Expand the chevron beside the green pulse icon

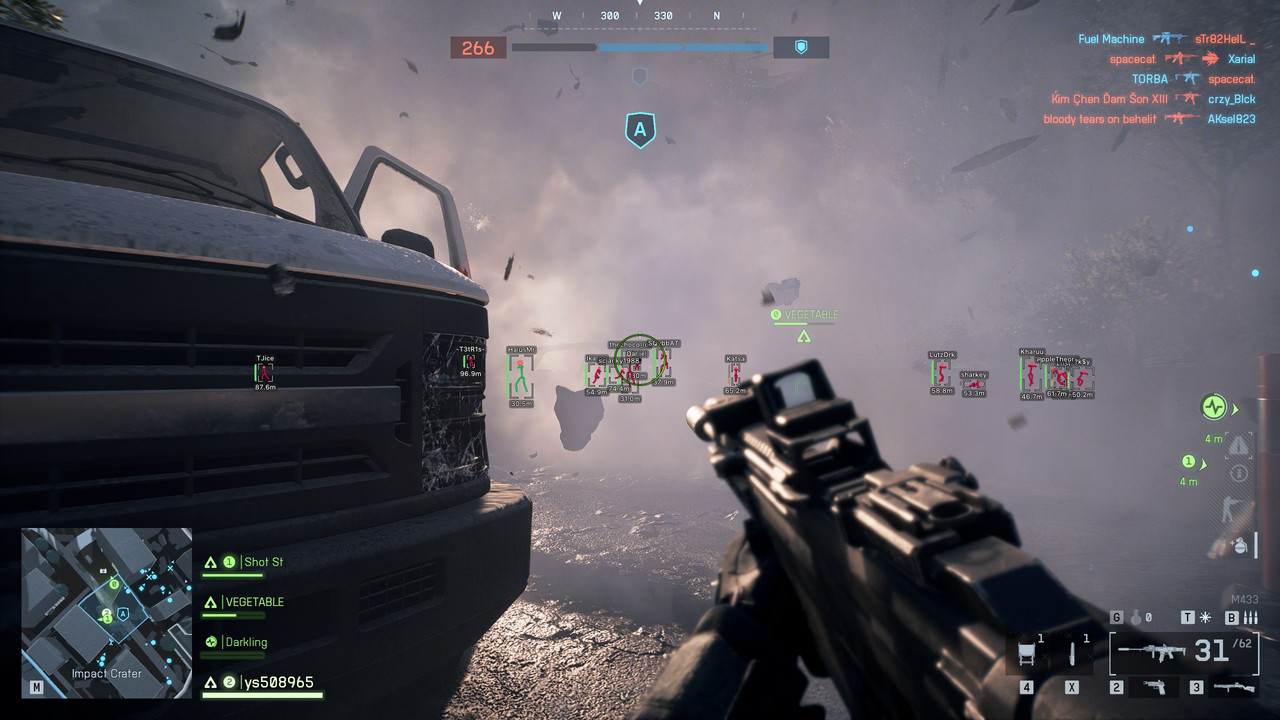(1234, 408)
